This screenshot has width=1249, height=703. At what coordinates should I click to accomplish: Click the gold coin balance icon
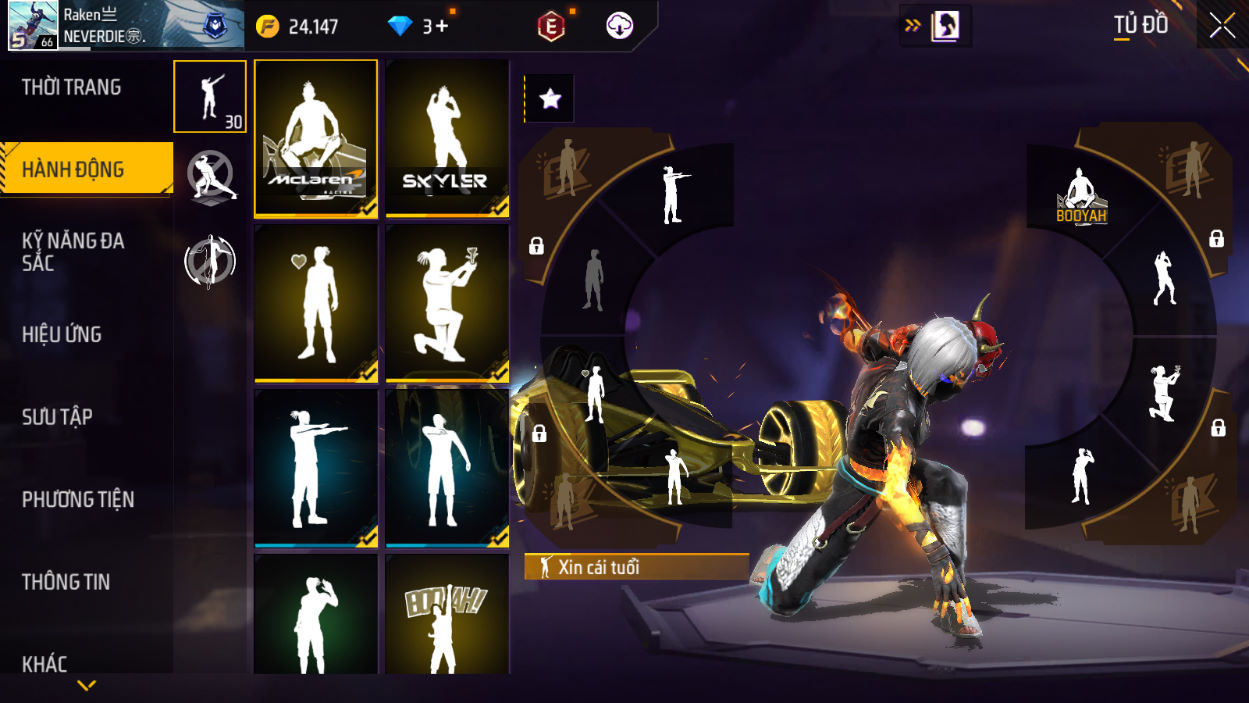268,27
